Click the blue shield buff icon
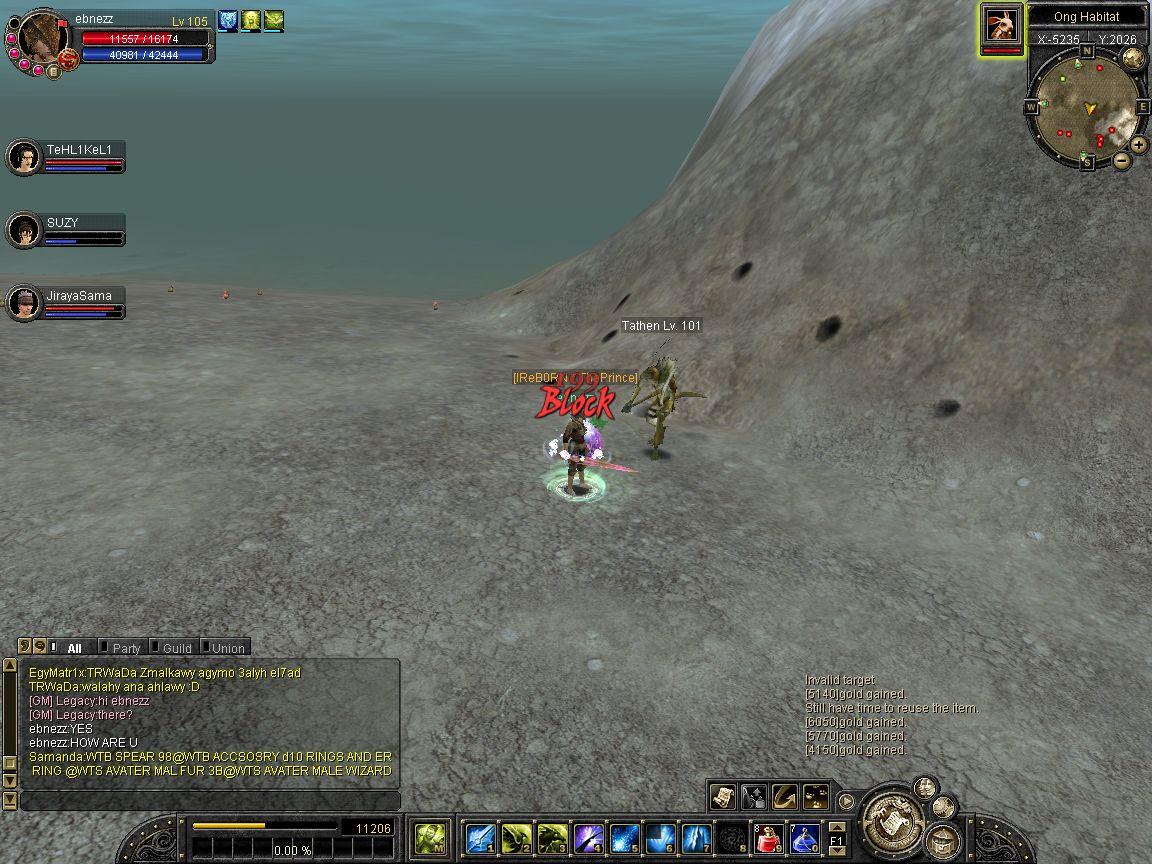This screenshot has width=1152, height=864. pos(228,20)
